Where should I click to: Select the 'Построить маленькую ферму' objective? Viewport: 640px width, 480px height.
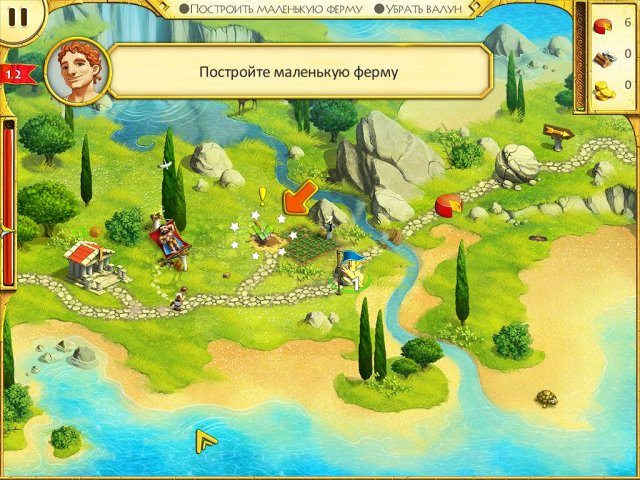click(270, 8)
